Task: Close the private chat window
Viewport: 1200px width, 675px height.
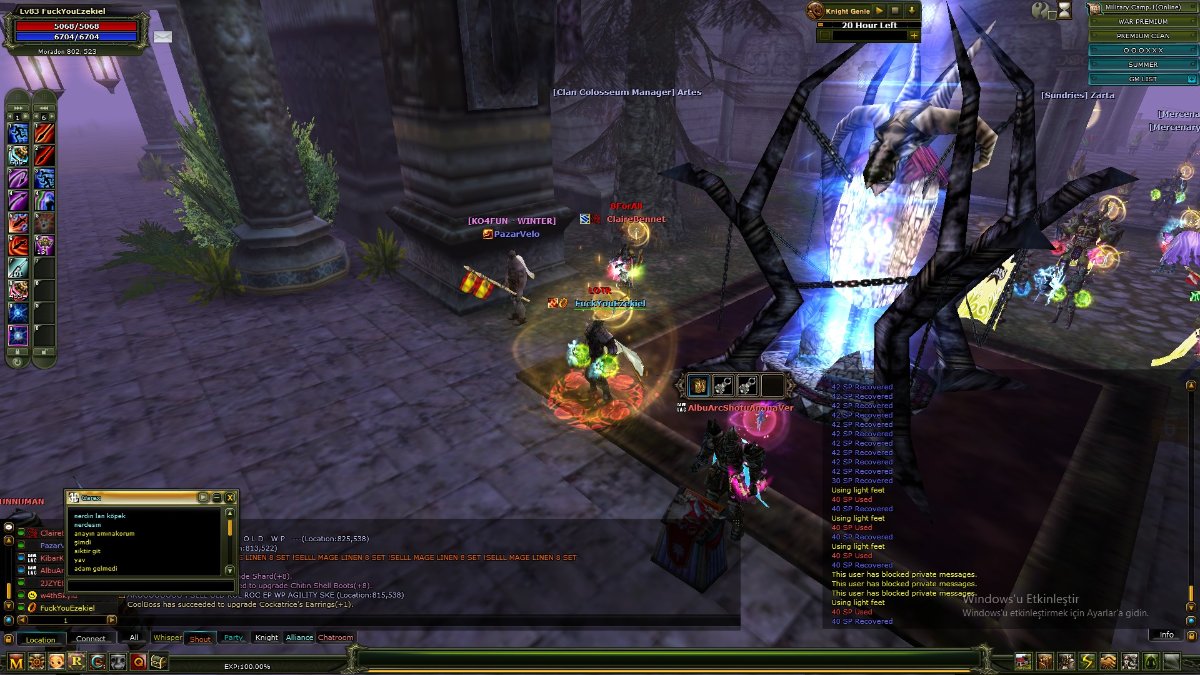Action: 231,497
